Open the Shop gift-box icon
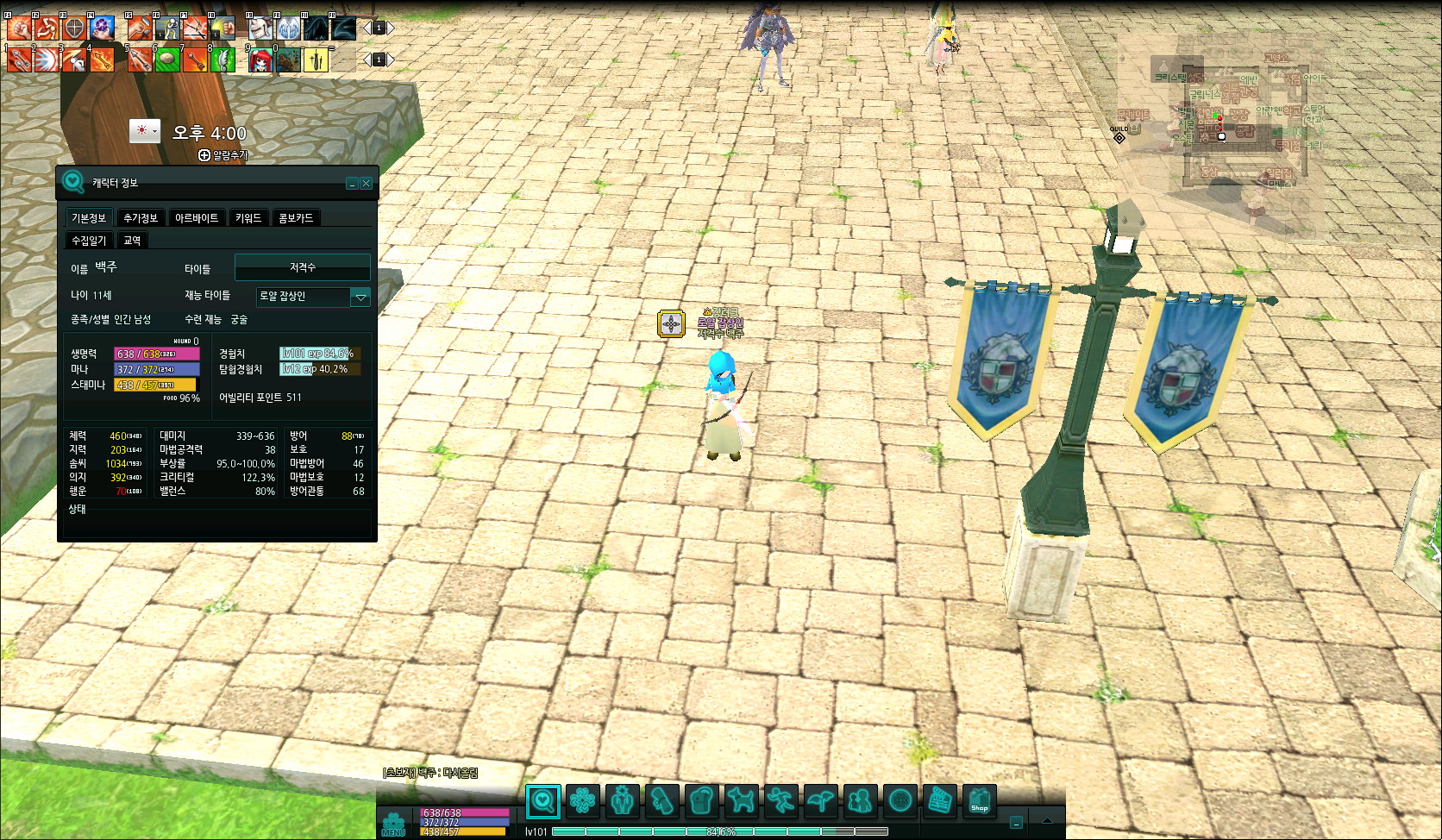Screen dimensions: 1442x840 click(979, 801)
